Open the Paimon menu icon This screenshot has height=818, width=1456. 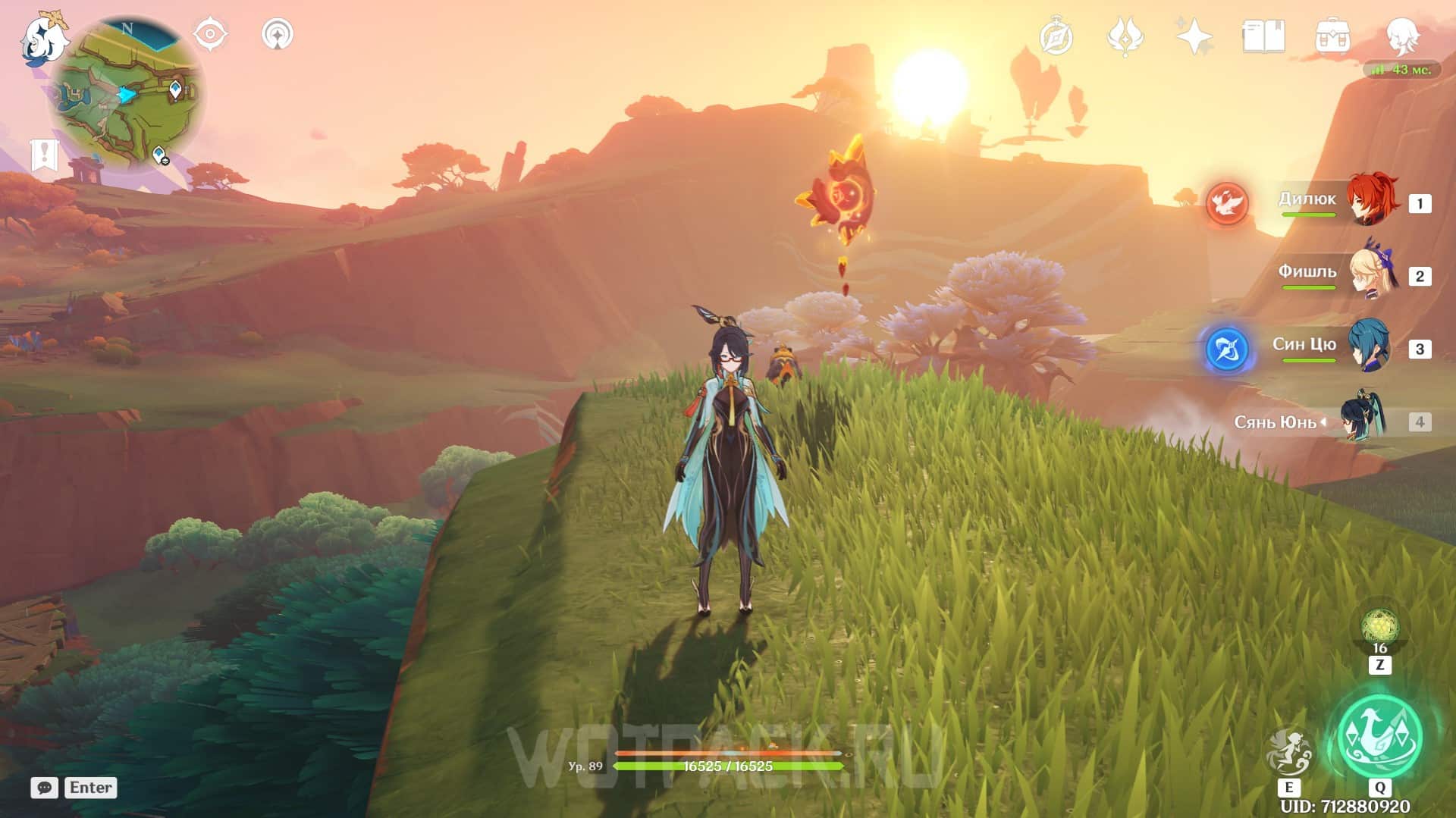43,38
